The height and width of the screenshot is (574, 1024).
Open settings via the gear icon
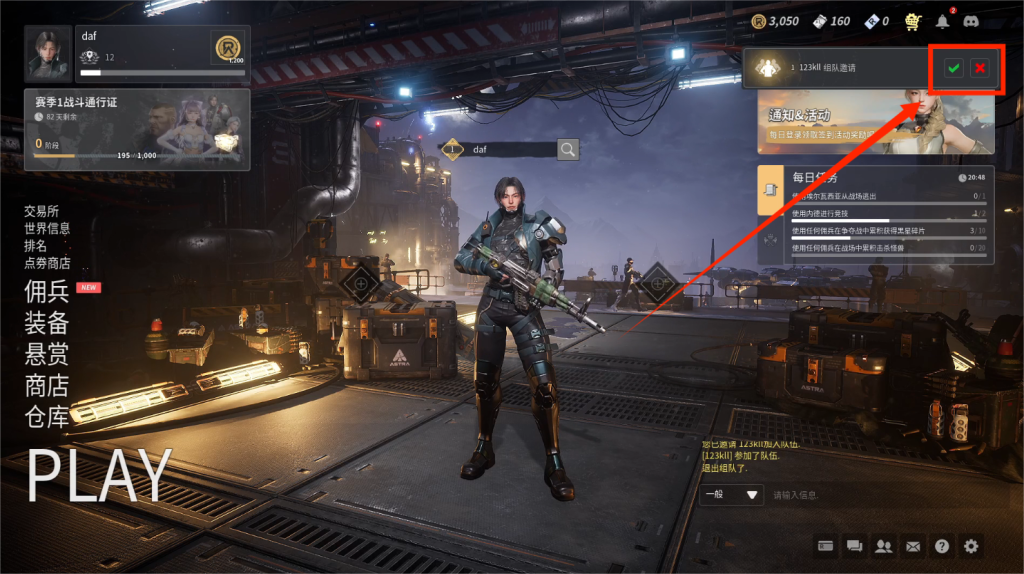[971, 546]
